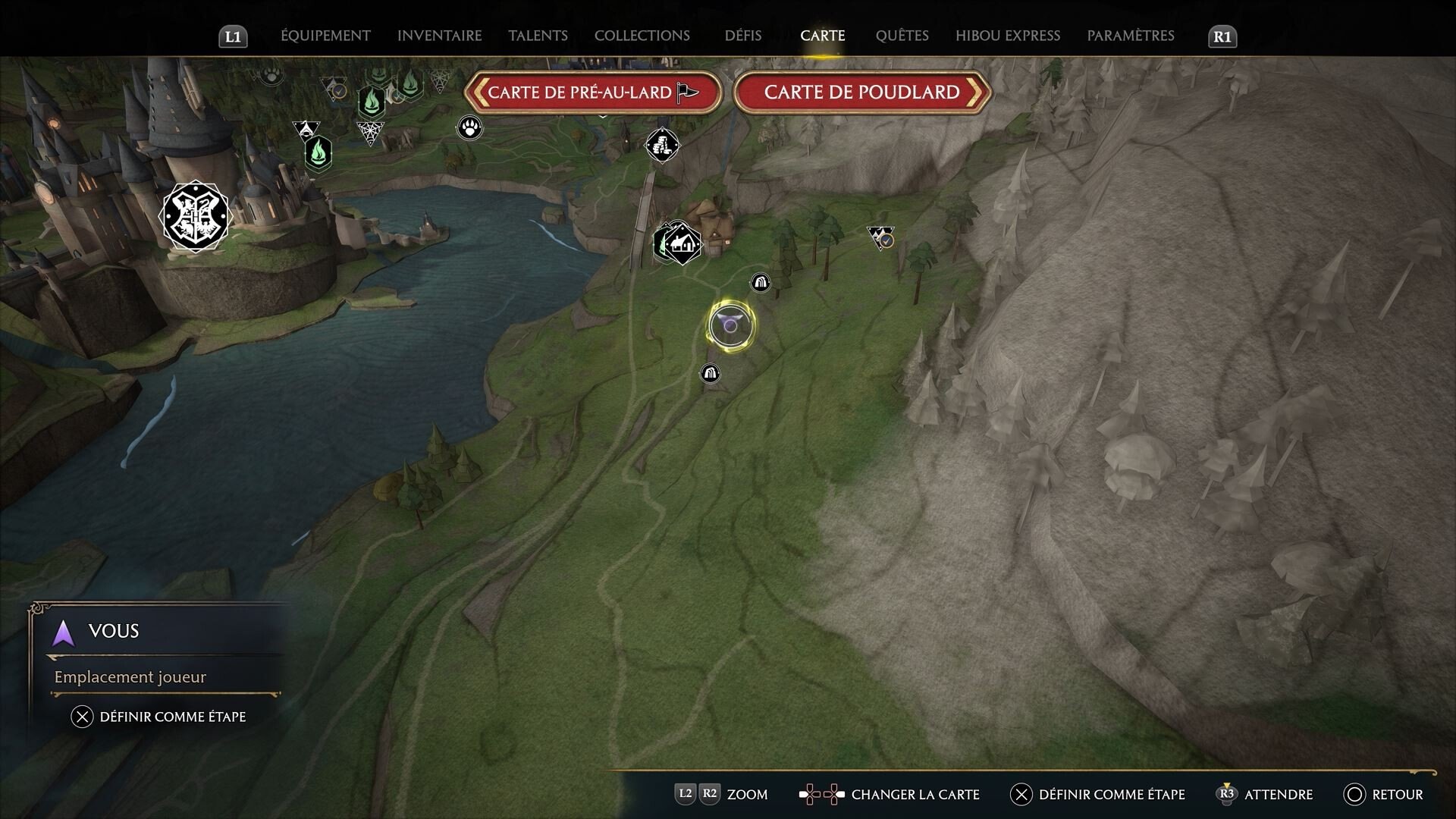Select the Carte tab
Image resolution: width=1456 pixels, height=819 pixels.
pyautogui.click(x=822, y=36)
